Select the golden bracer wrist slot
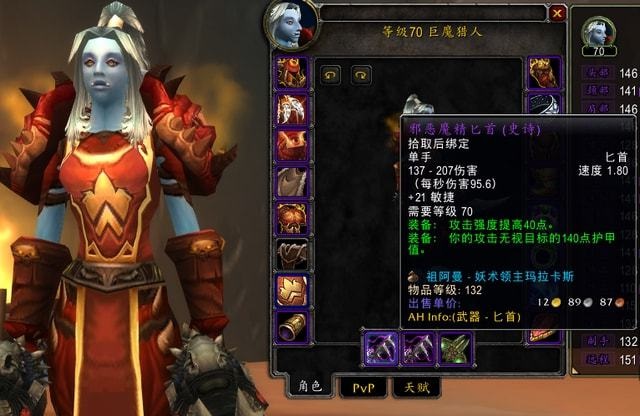640x416 pixels. pos(291,326)
